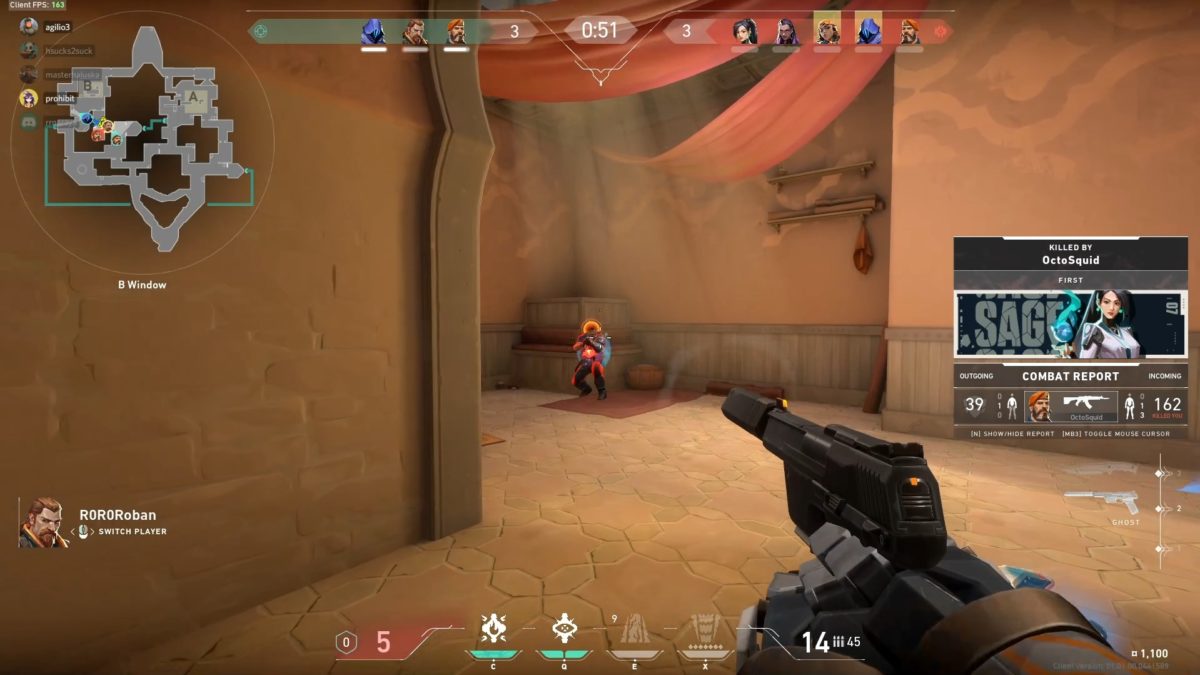Activate the C ability icon
Screen dimensions: 1200x675
[492, 628]
